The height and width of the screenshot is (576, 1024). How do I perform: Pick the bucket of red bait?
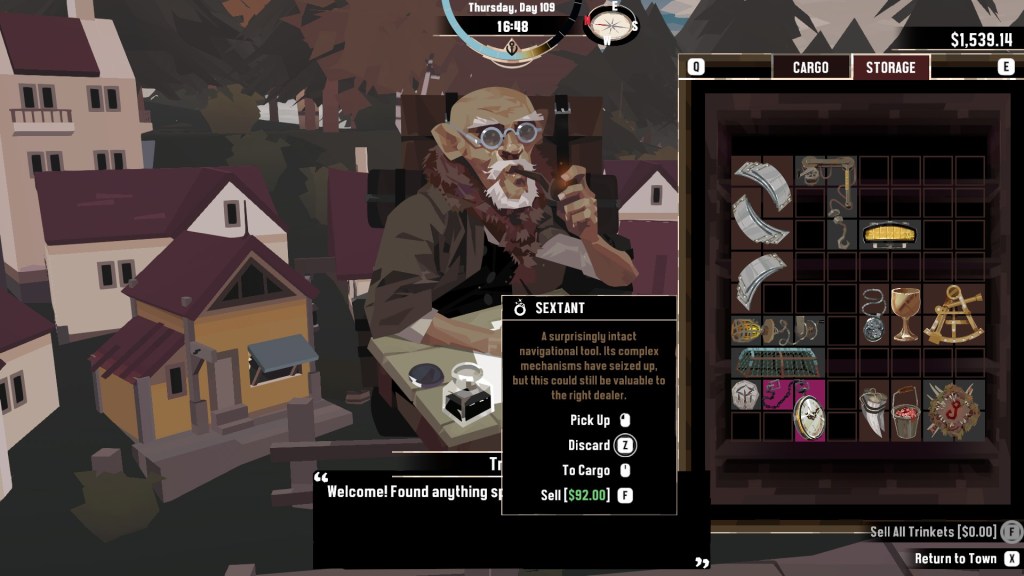(906, 410)
